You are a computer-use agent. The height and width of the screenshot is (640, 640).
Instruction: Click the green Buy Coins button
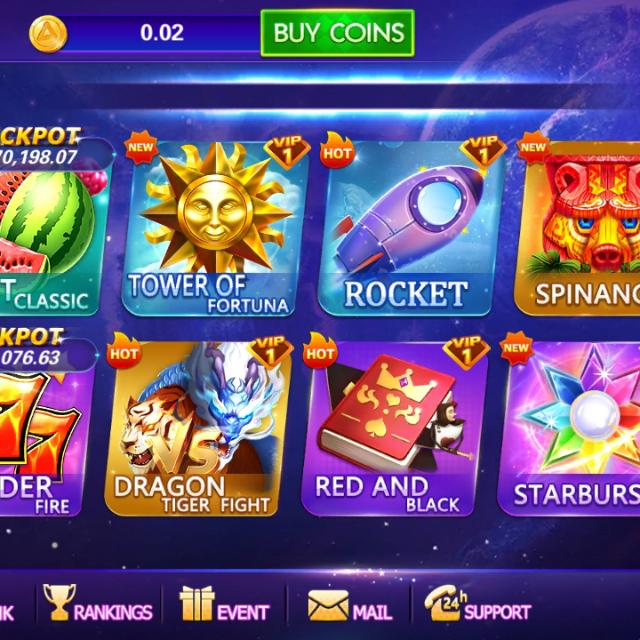pyautogui.click(x=337, y=33)
